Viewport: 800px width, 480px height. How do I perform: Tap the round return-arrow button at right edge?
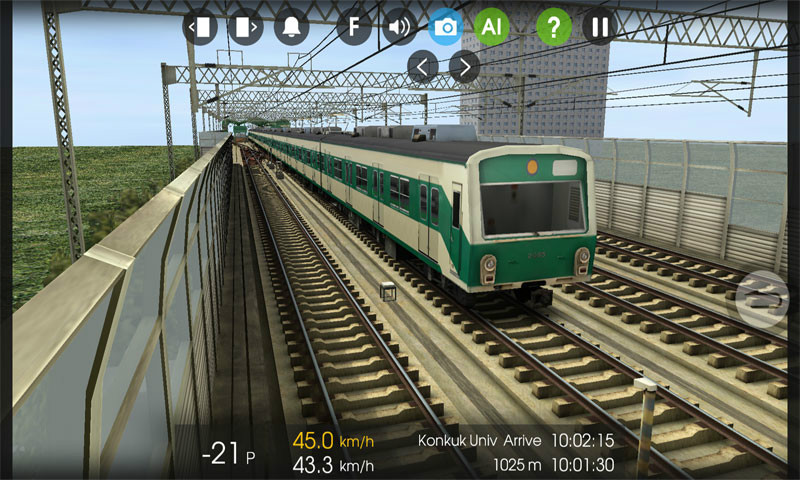coord(762,297)
